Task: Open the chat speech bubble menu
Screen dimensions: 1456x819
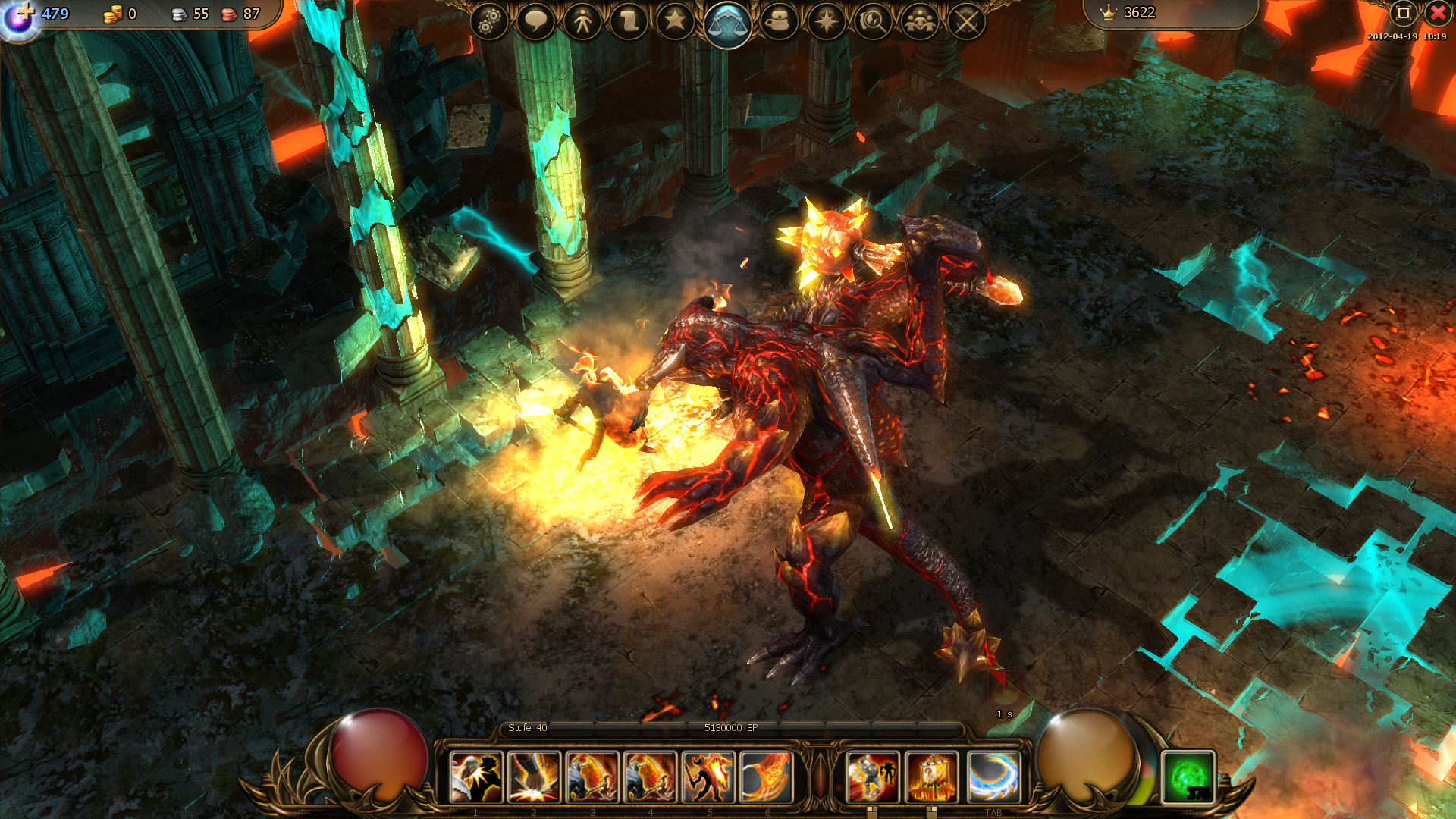Action: [x=535, y=21]
